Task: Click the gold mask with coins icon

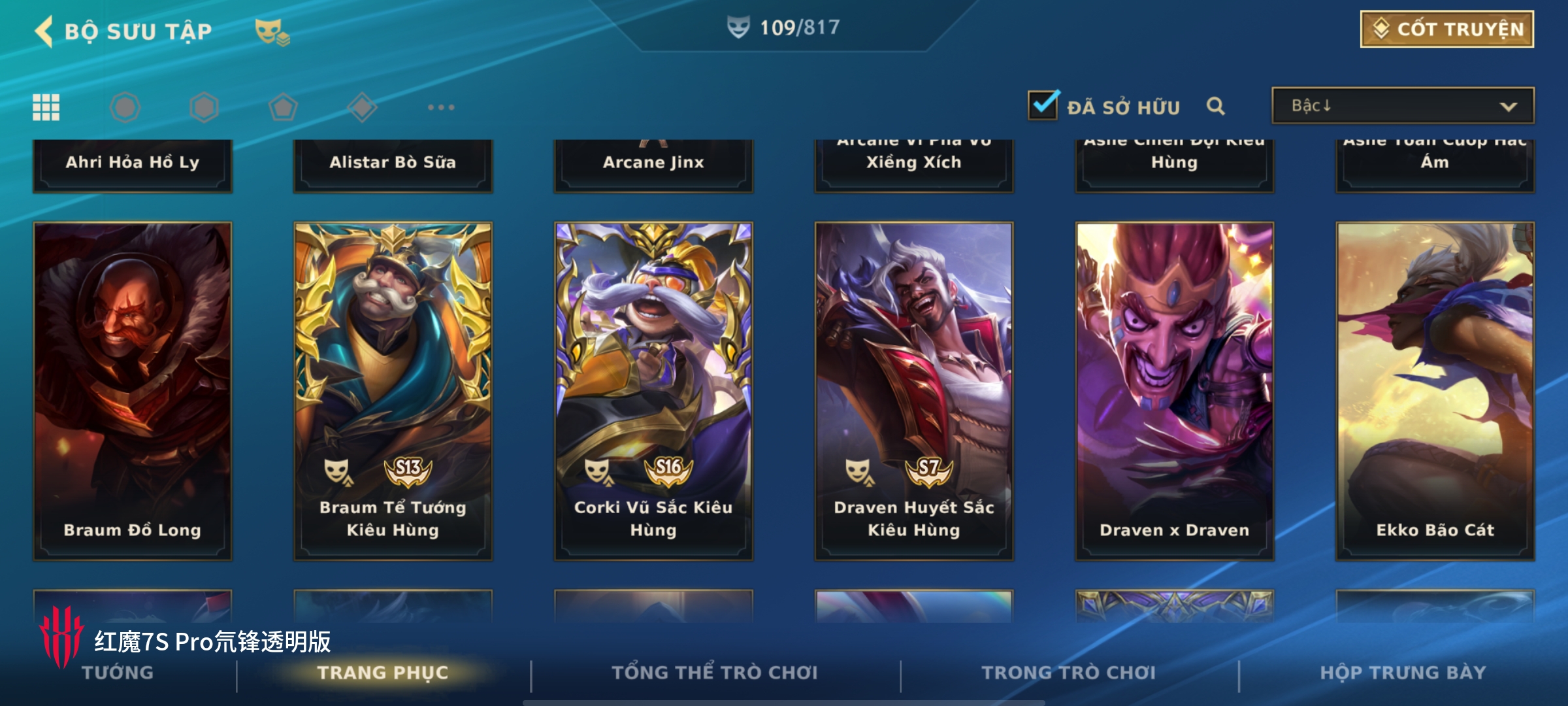Action: click(272, 31)
